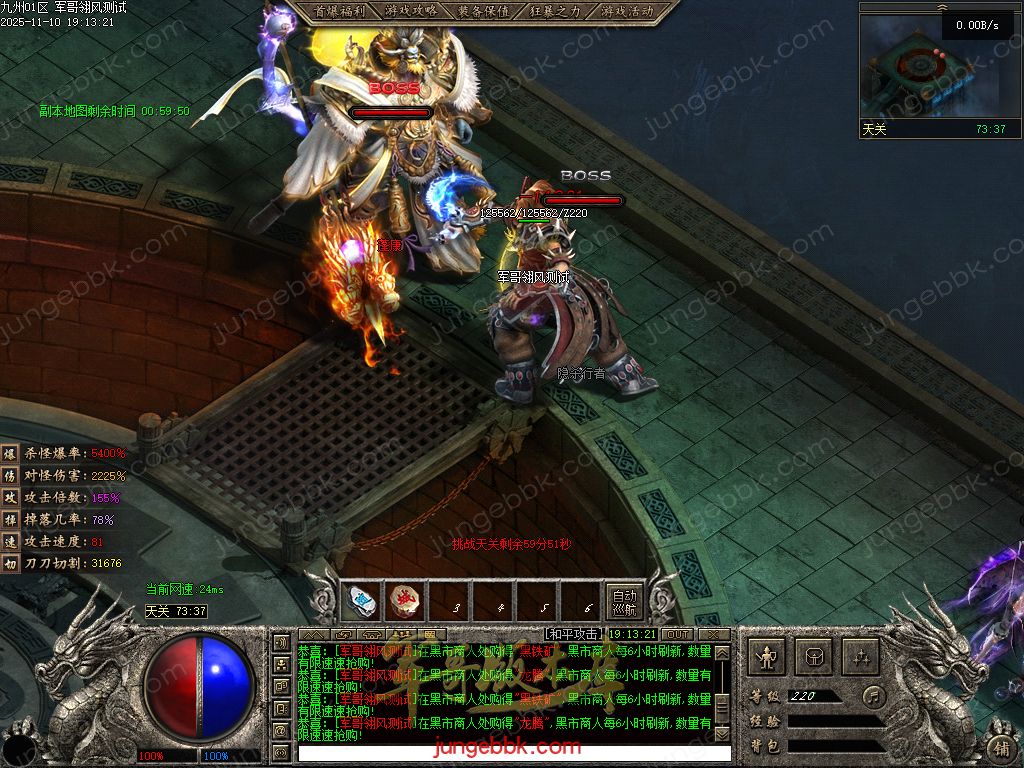This screenshot has height=768, width=1024.
Task: Open the 狂暴之力 menu
Action: click(x=556, y=11)
